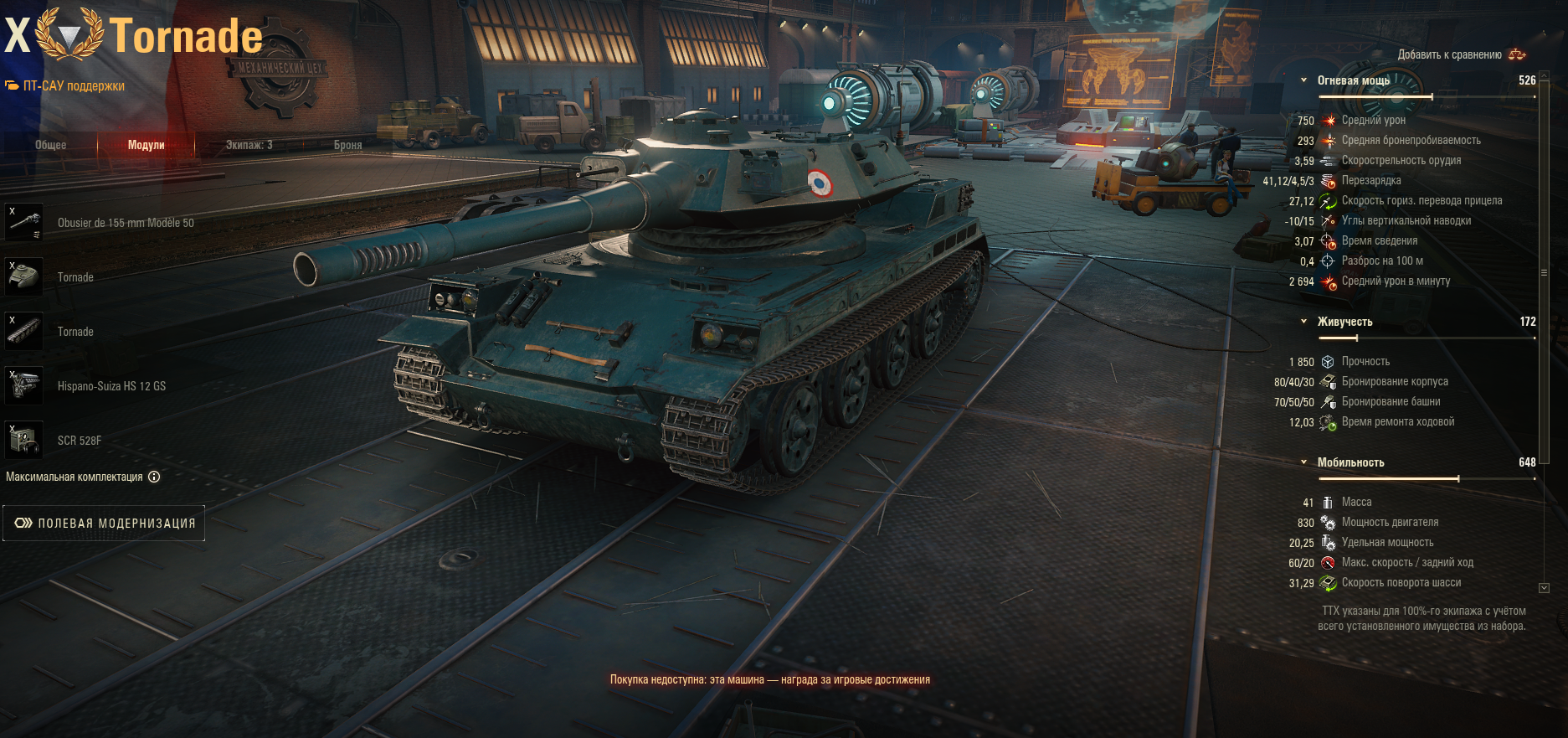Click the Максимальная комплектация info icon
Image resolution: width=1568 pixels, height=738 pixels.
154,477
